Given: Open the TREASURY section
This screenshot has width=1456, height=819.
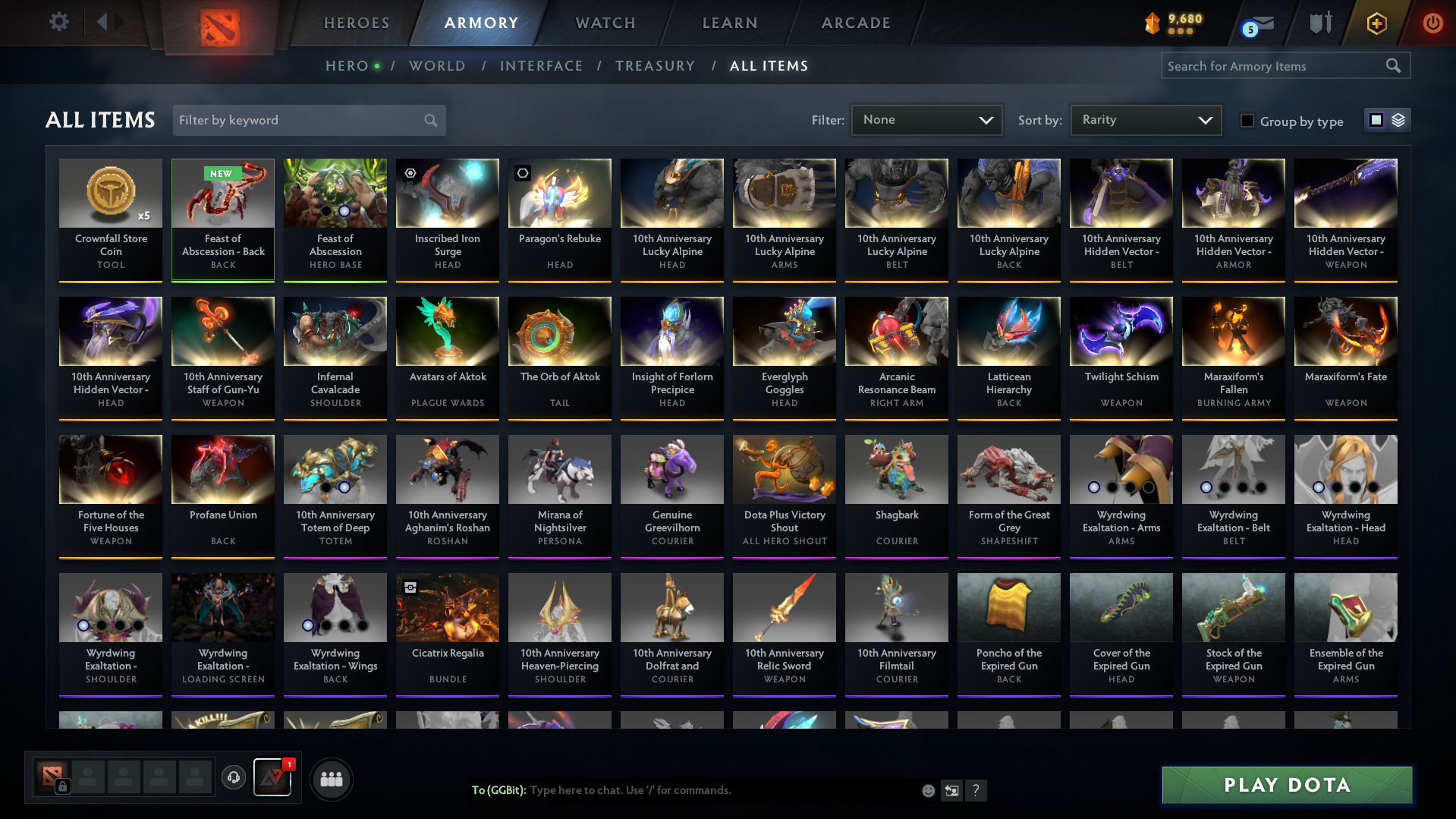Looking at the screenshot, I should pos(655,66).
